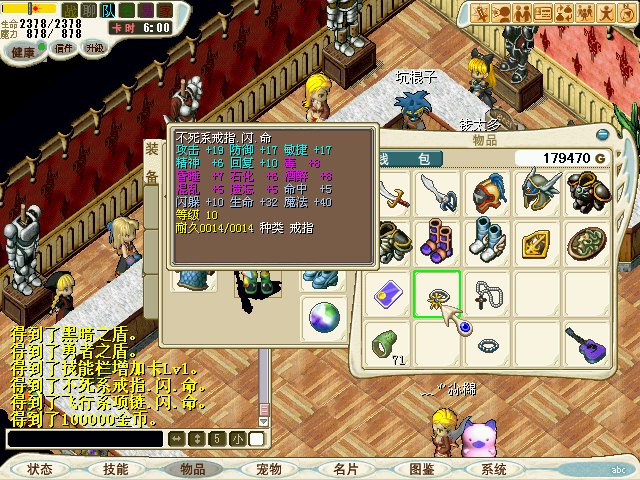
Task: Select the round snake-emblem shield
Action: pos(587,244)
